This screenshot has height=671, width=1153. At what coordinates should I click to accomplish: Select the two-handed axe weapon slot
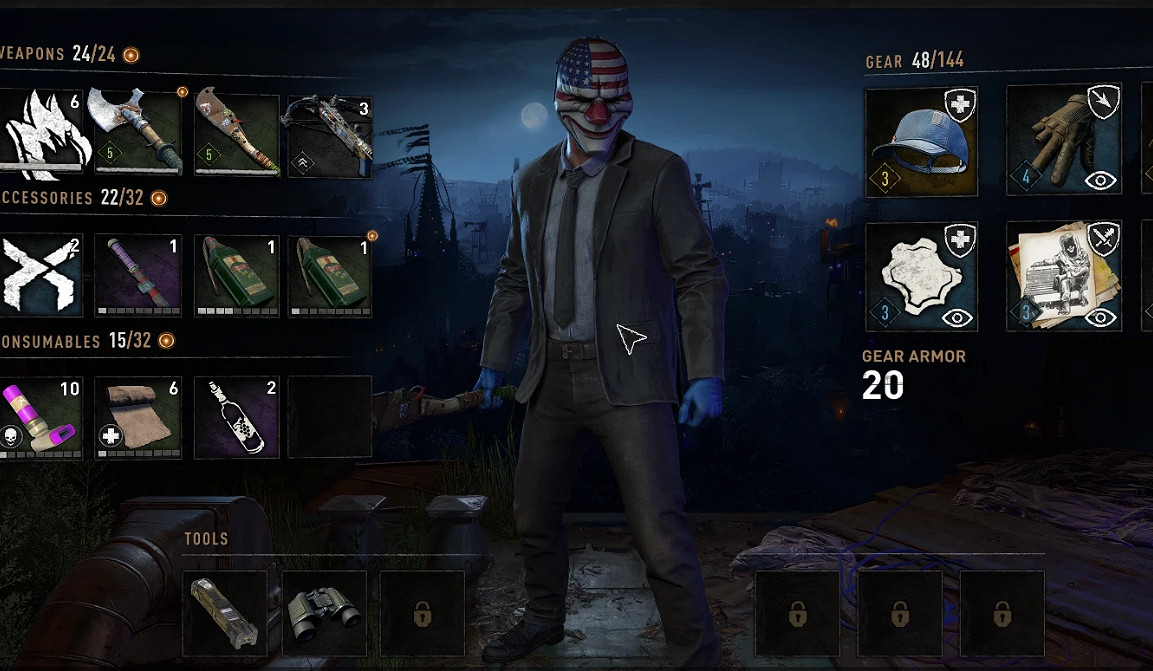tap(138, 134)
